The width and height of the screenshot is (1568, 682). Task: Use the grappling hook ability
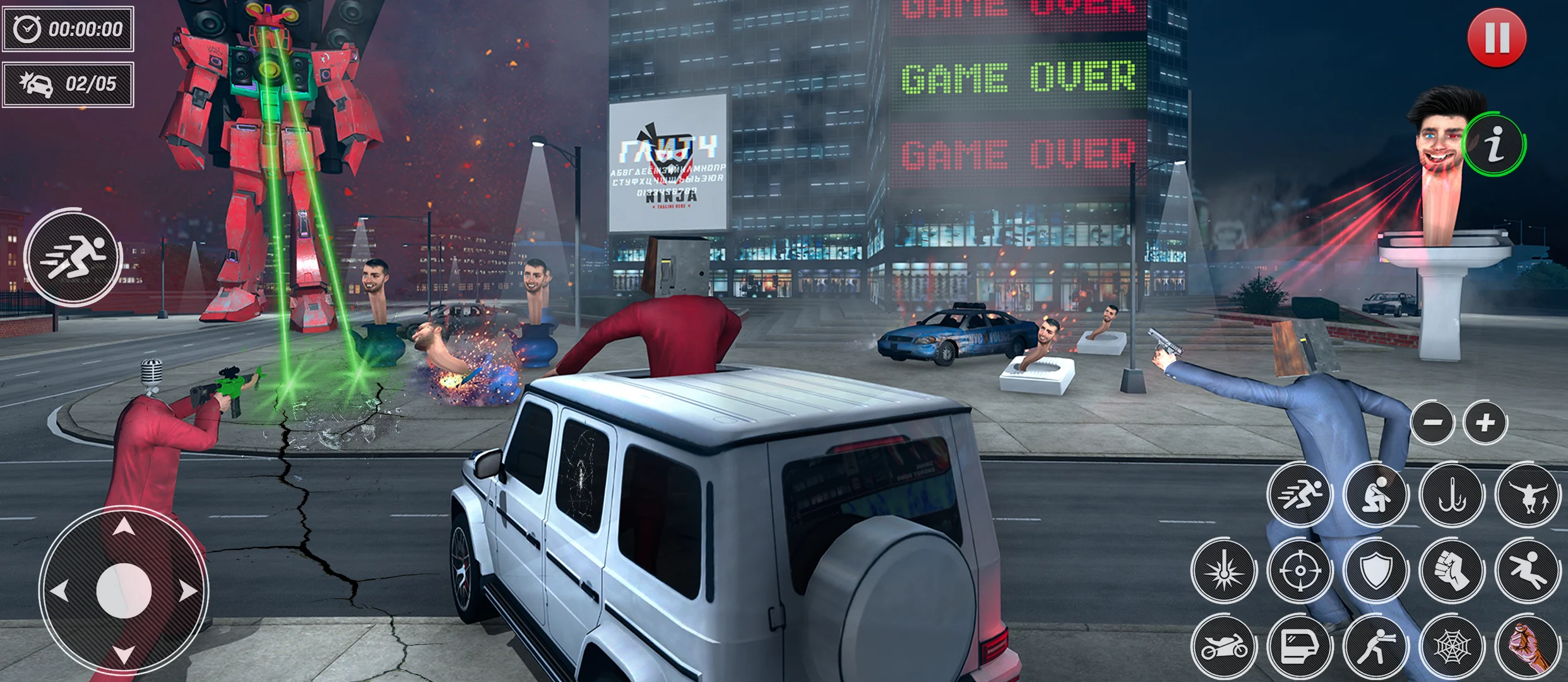(x=1451, y=495)
